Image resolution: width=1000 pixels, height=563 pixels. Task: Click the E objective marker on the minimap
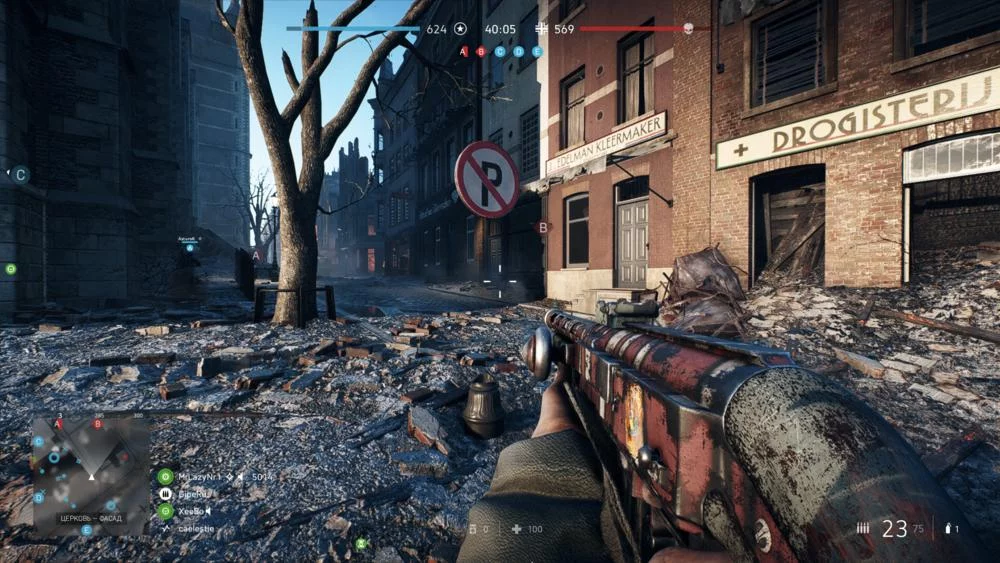pos(86,529)
